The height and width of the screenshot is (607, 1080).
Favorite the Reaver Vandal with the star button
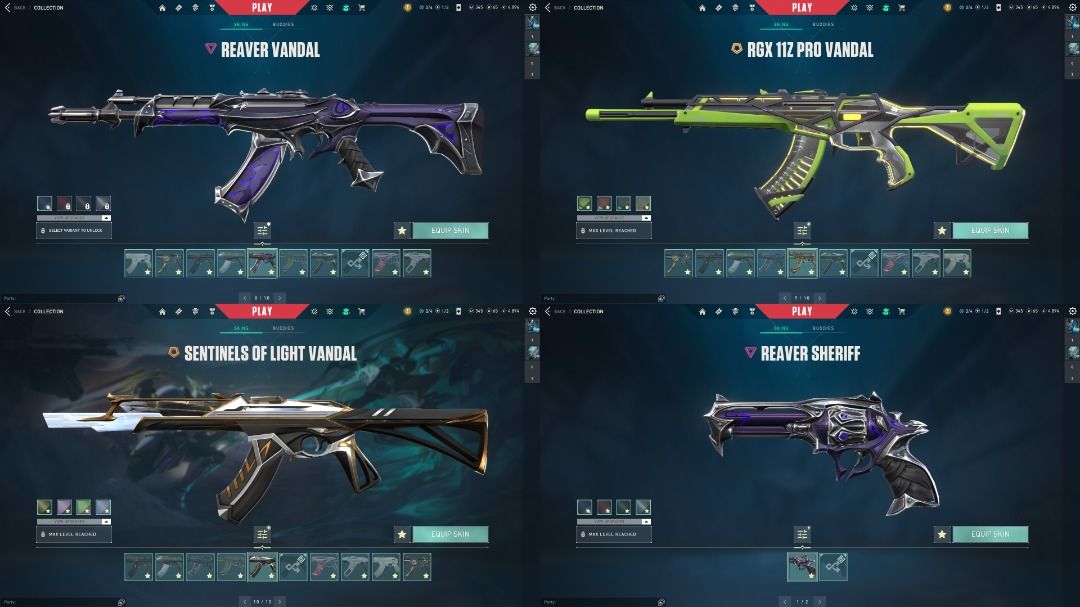coord(402,230)
